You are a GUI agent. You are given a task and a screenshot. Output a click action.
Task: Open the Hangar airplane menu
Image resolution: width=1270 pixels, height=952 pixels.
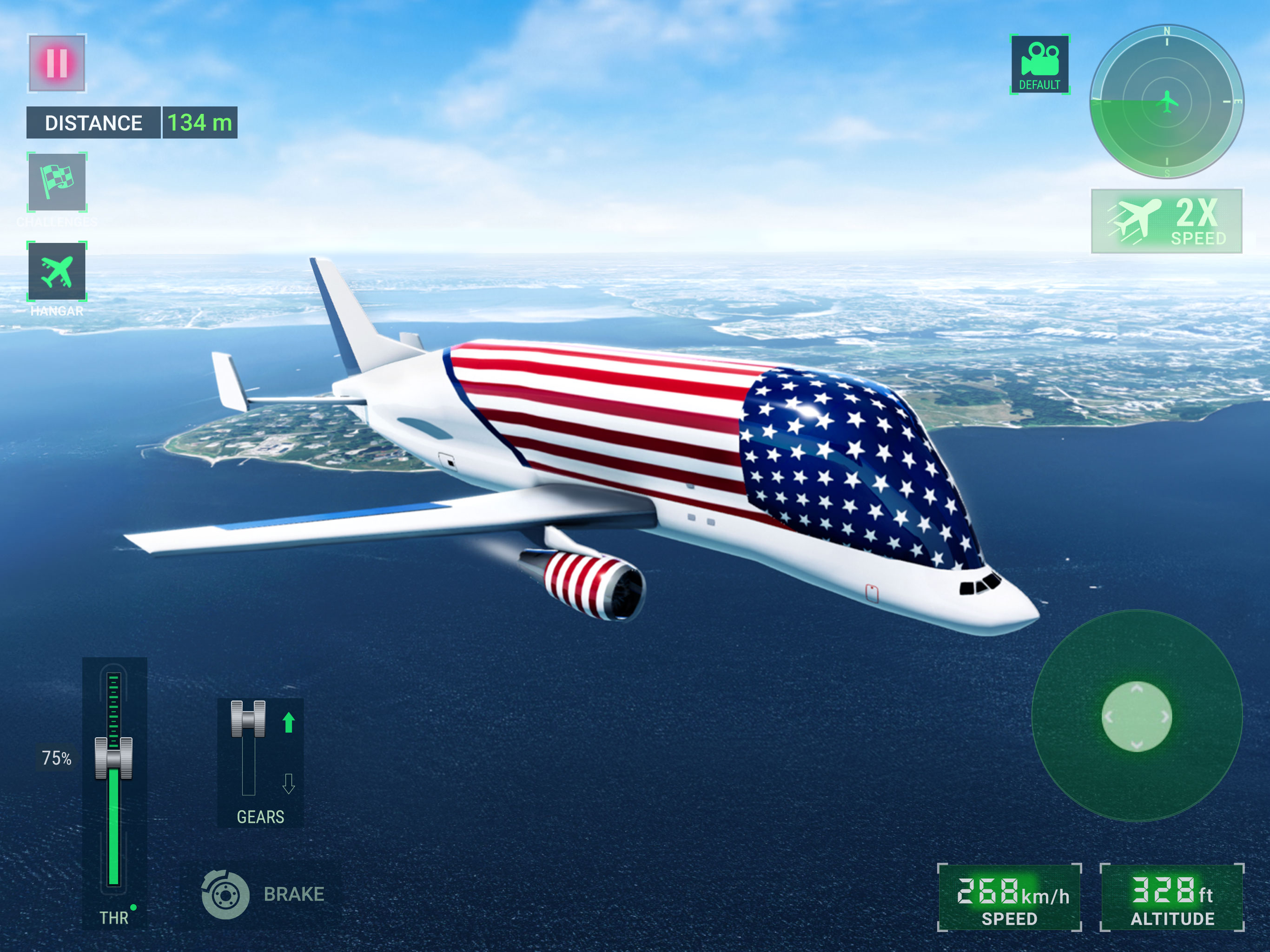[x=57, y=271]
